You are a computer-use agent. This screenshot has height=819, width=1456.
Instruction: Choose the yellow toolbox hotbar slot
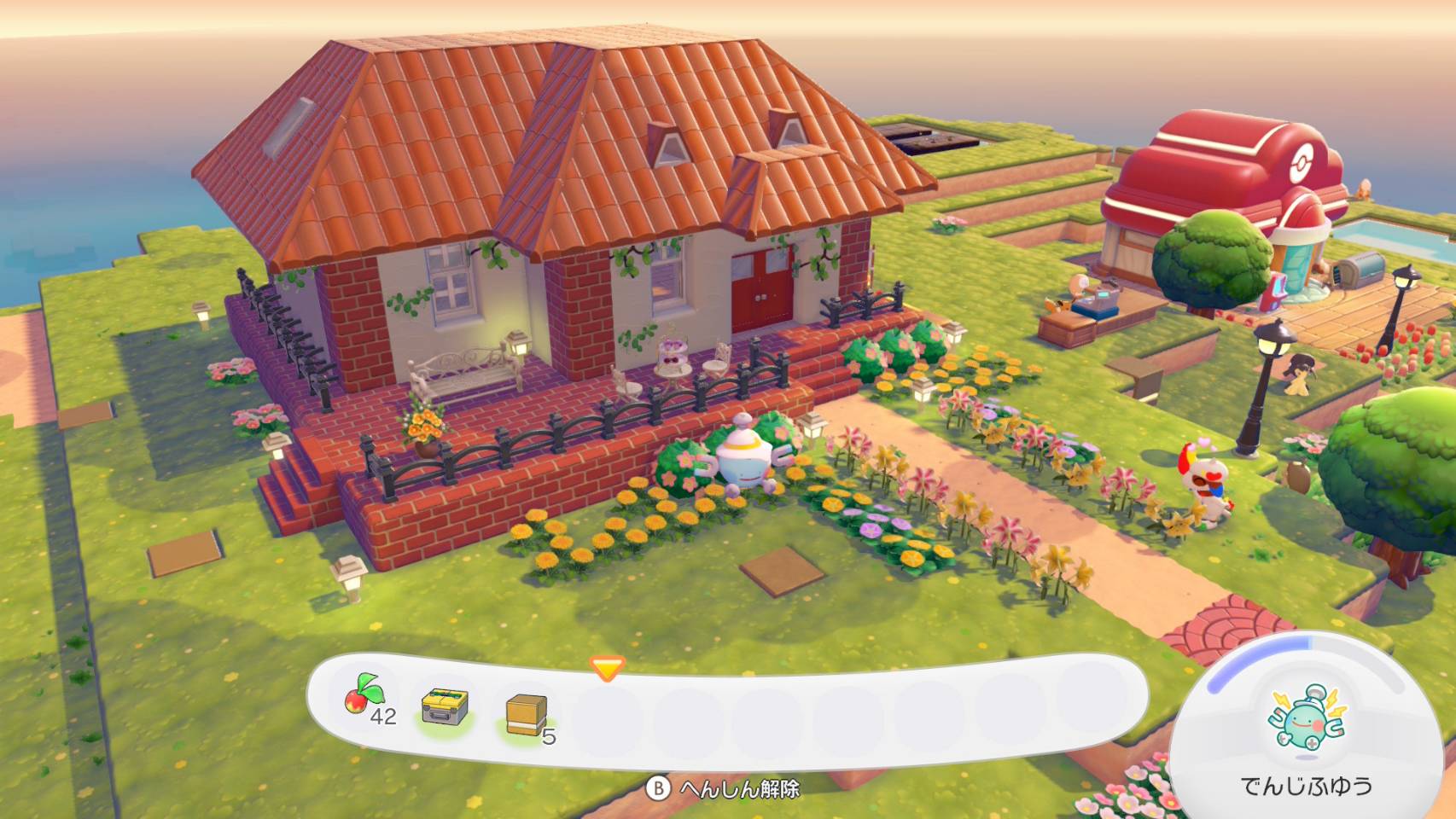click(x=445, y=707)
